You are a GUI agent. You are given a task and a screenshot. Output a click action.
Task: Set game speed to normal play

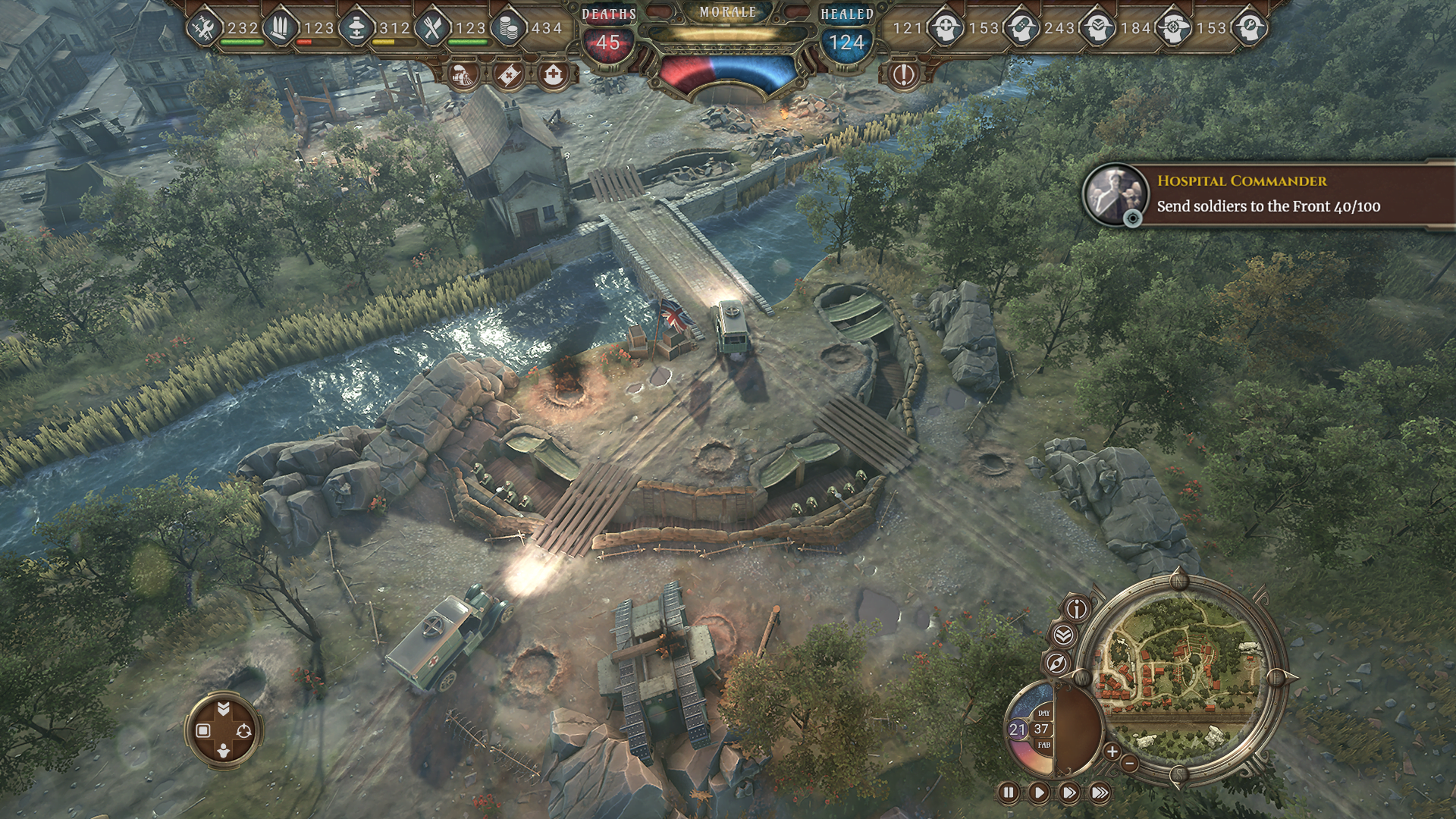pyautogui.click(x=1039, y=793)
